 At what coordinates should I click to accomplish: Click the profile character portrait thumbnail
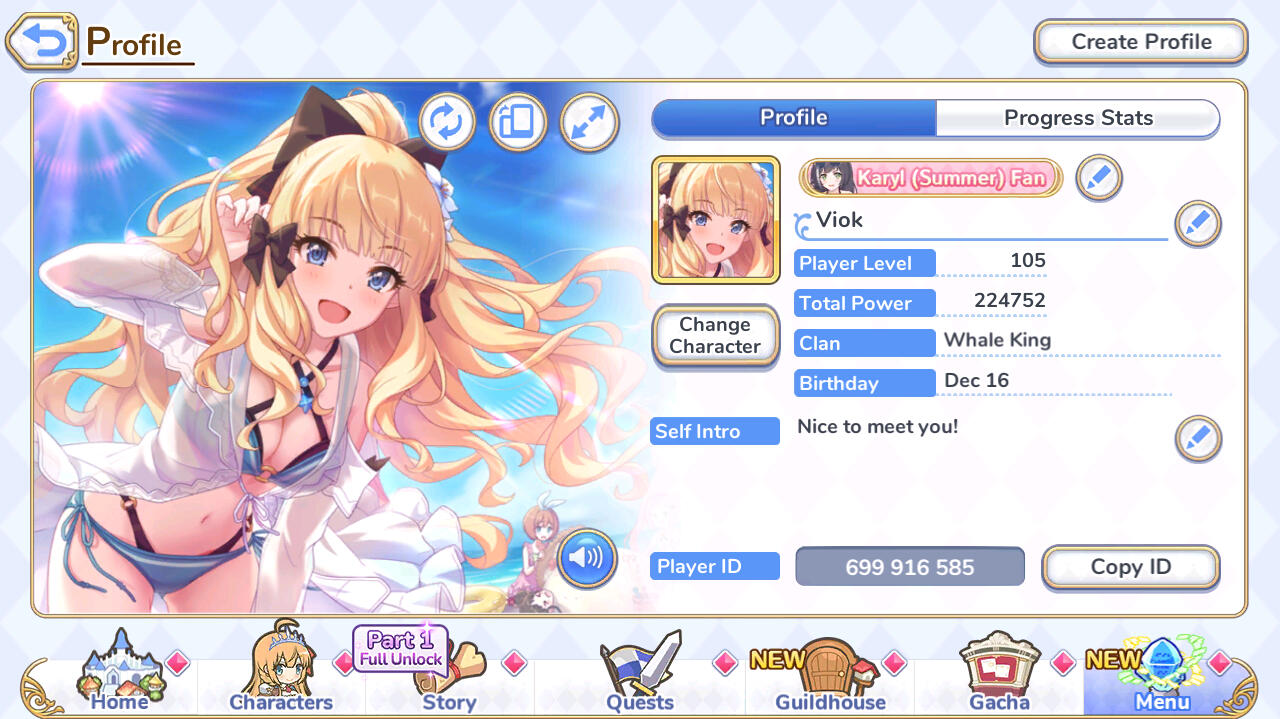click(715, 220)
